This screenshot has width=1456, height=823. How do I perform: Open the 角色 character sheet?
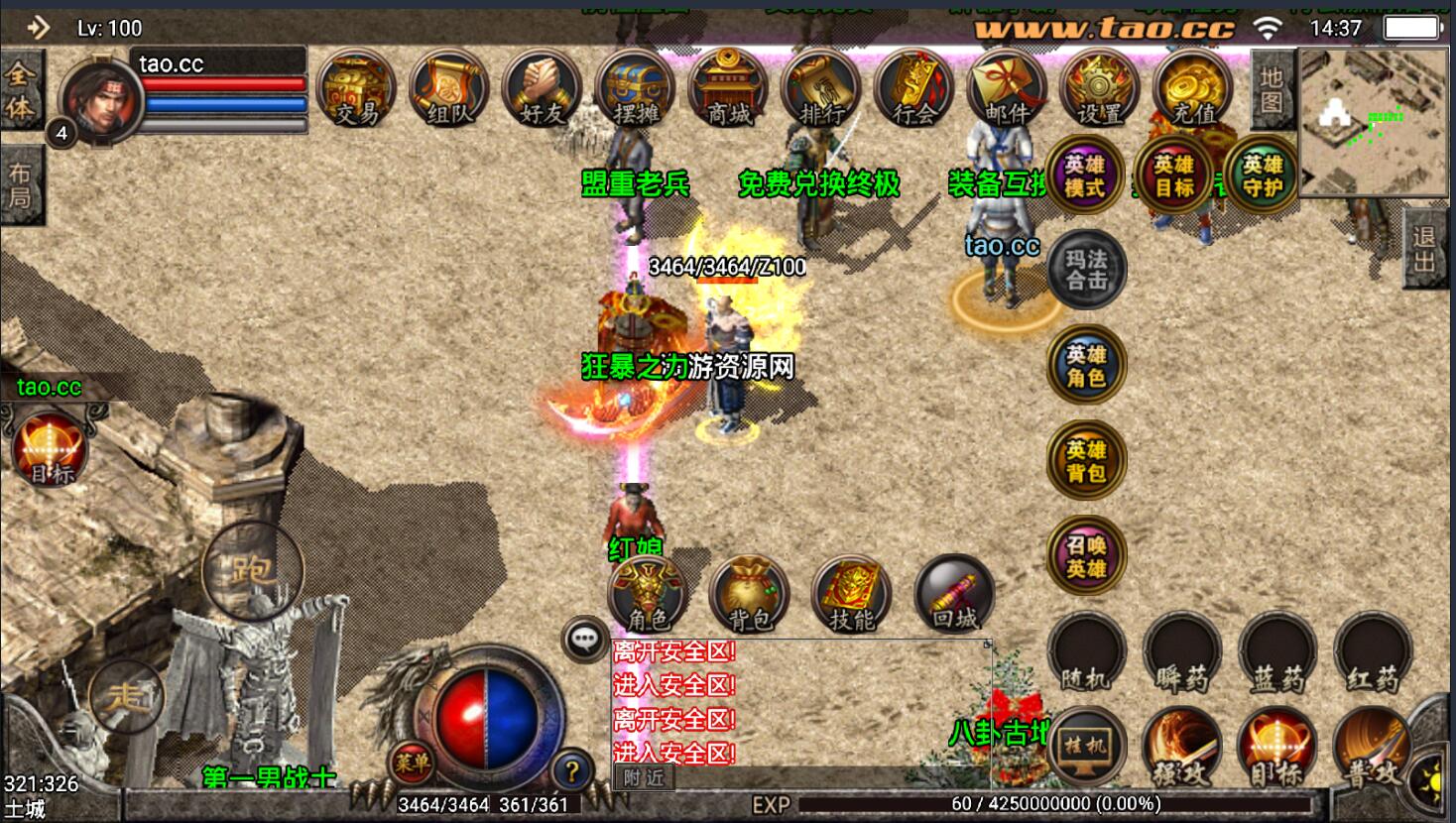[x=649, y=595]
